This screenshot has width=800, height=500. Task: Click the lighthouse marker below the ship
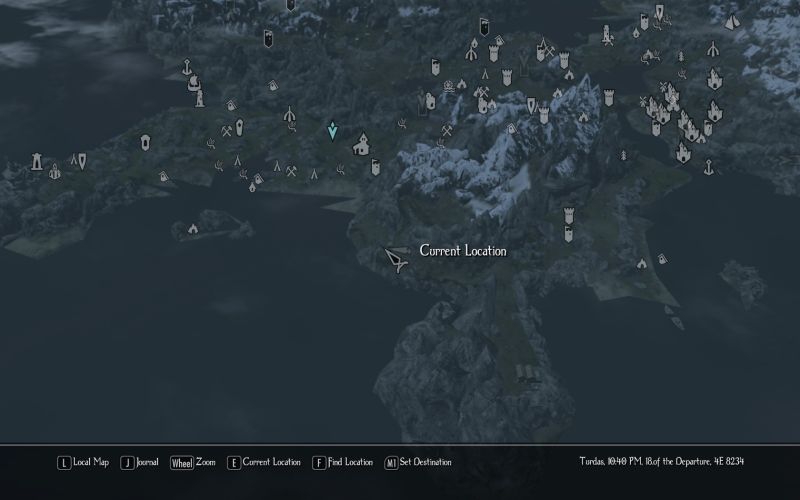click(200, 98)
